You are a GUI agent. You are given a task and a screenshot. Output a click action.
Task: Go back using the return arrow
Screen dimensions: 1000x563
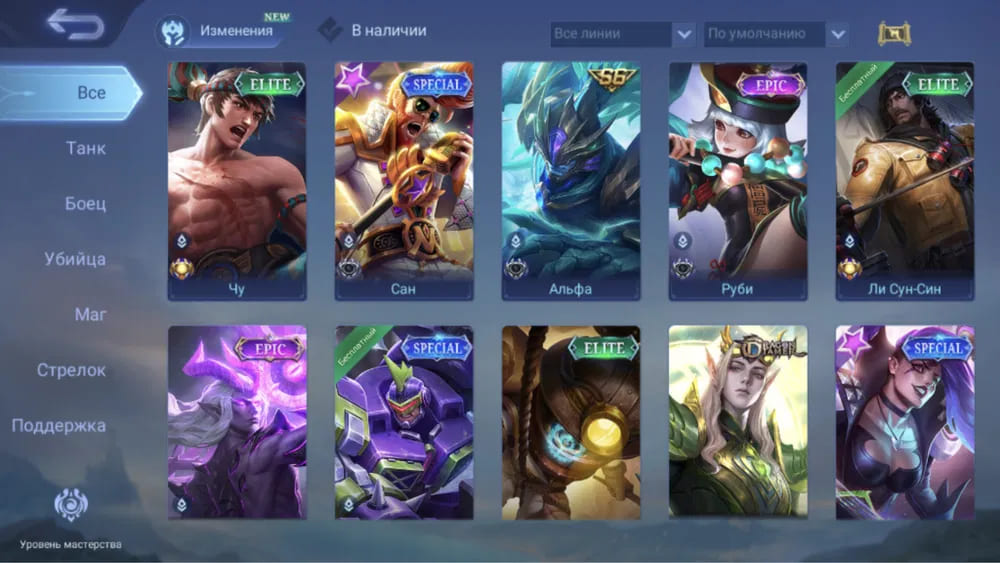[75, 25]
